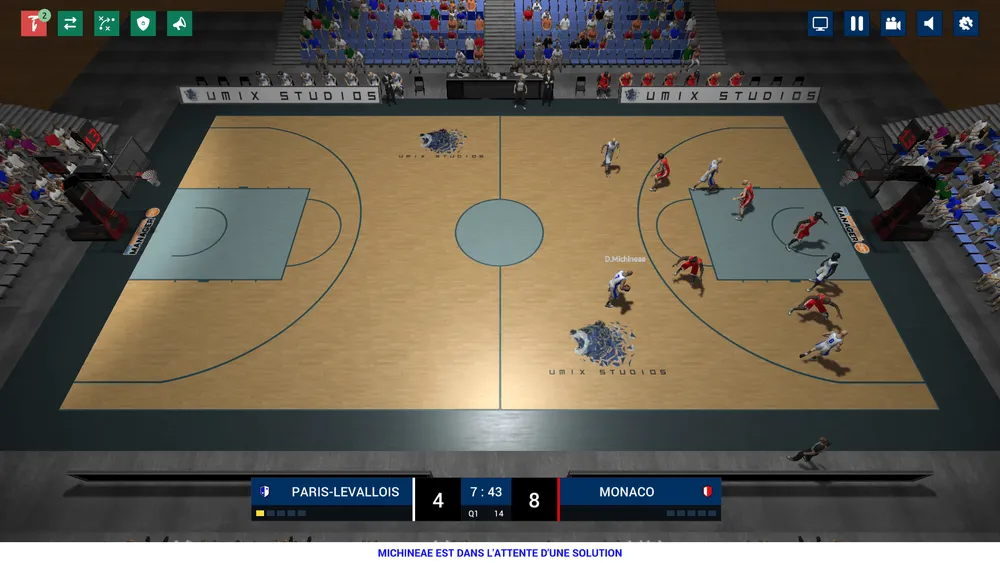Open the gear settings menu

[966, 23]
